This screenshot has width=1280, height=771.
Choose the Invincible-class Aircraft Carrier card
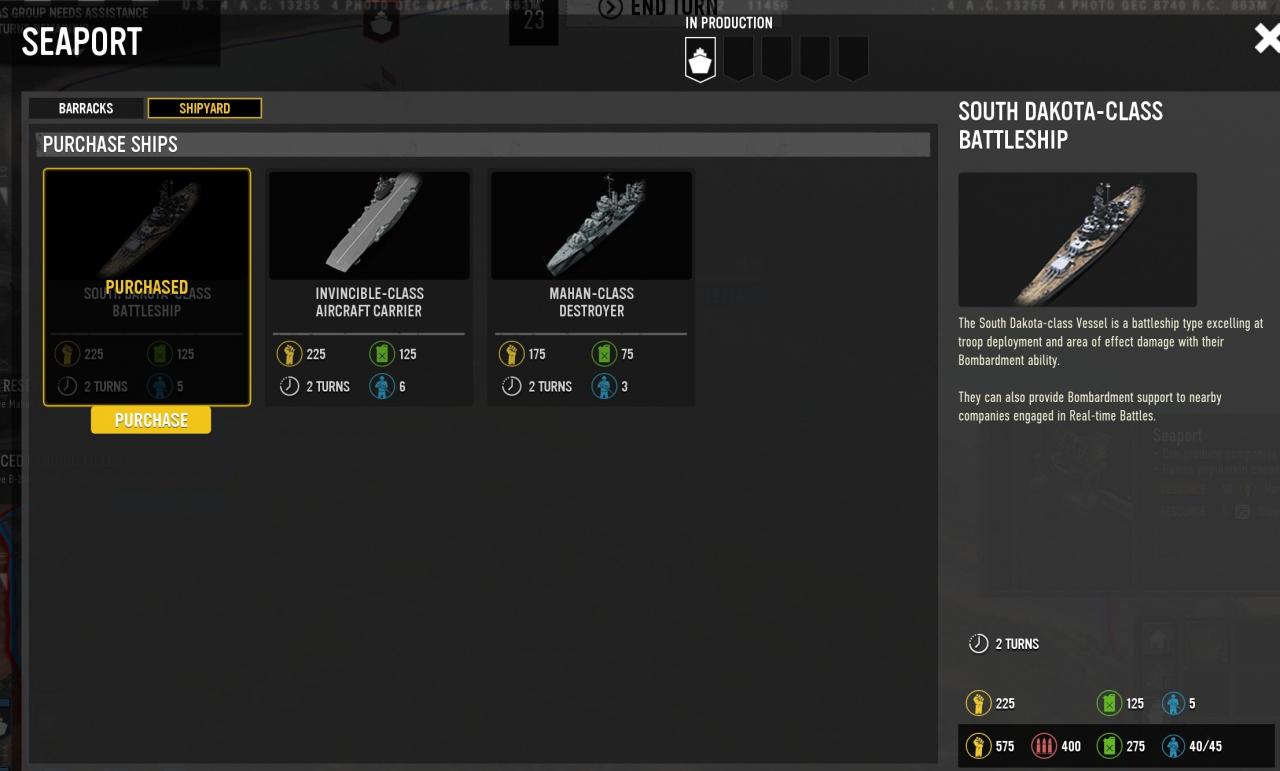[x=369, y=287]
